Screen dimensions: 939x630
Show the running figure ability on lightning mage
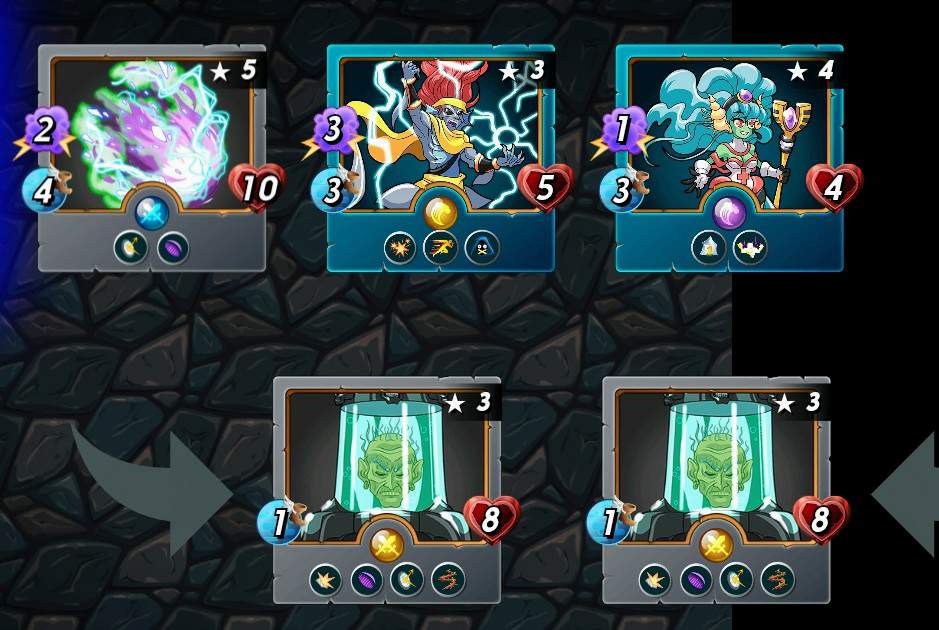[x=441, y=248]
